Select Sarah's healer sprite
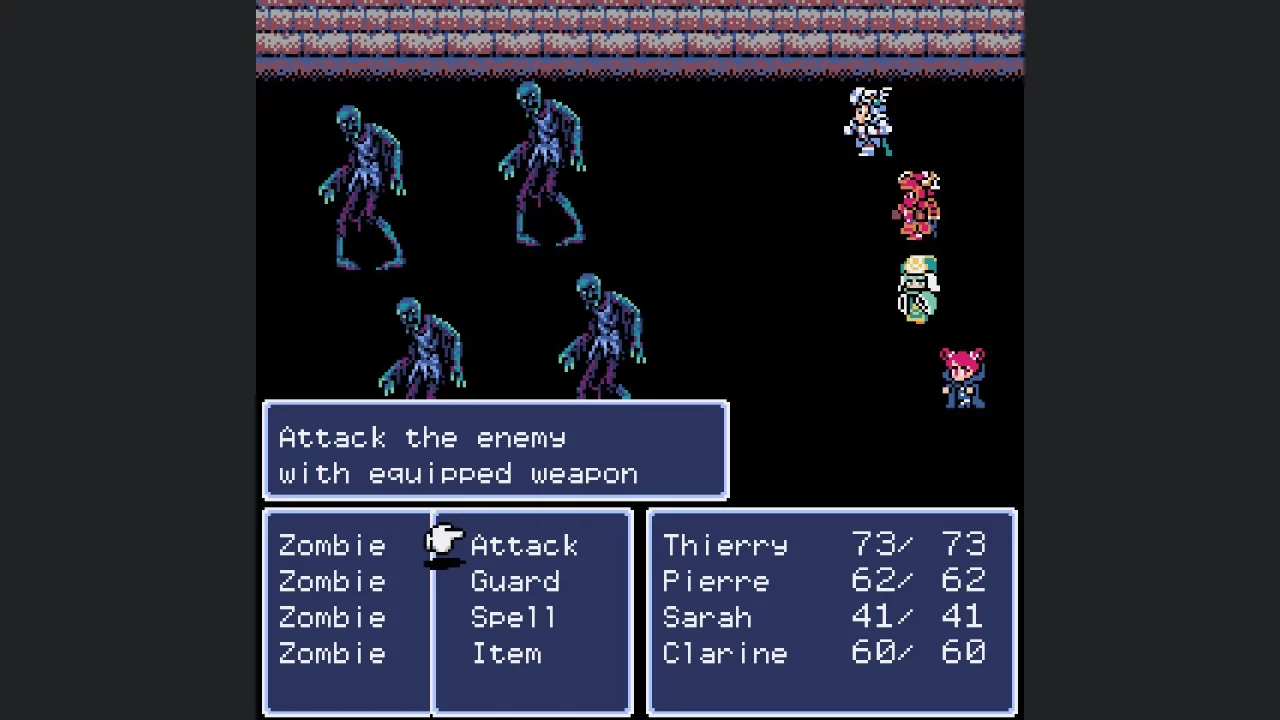The height and width of the screenshot is (720, 1280). [x=918, y=290]
